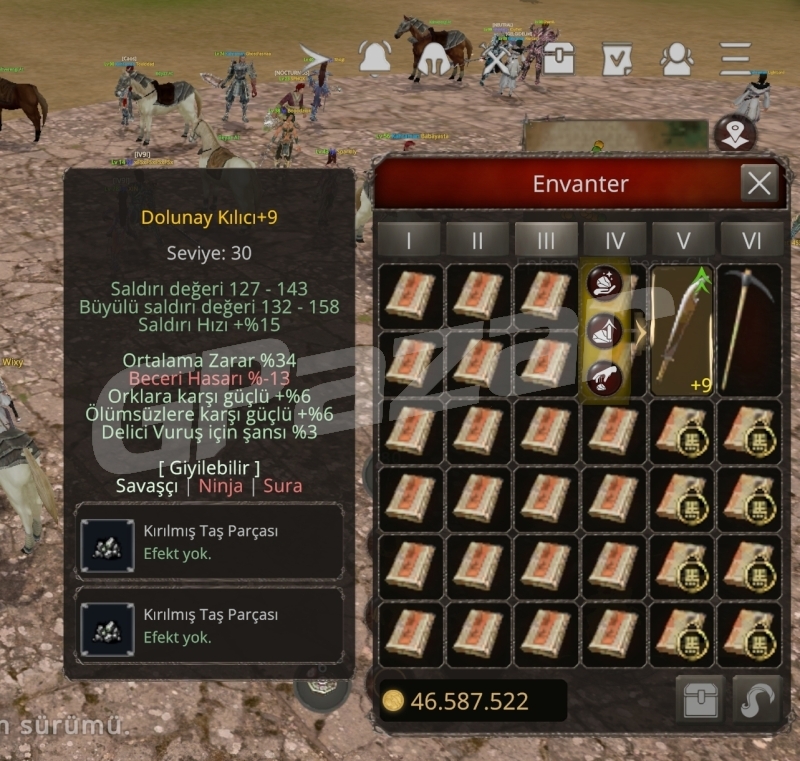Close the Envanter window
This screenshot has height=761, width=800.
[x=759, y=183]
